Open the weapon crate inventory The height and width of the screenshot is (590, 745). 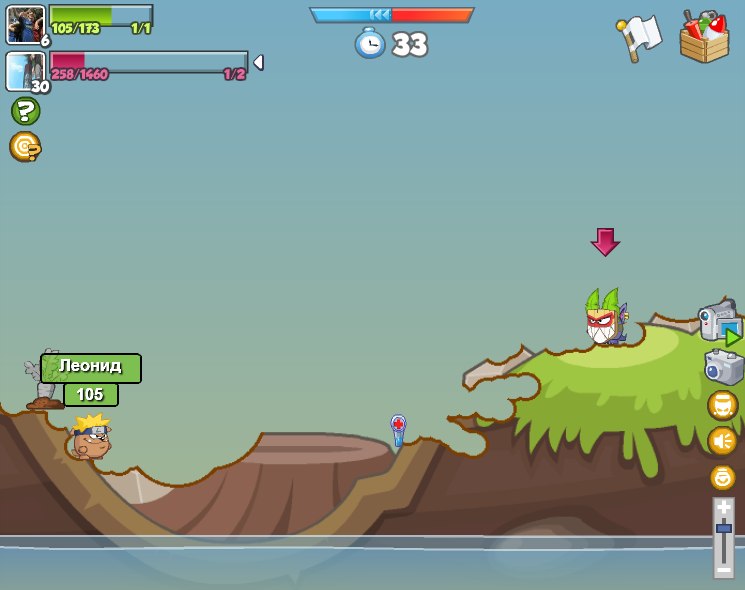[x=704, y=37]
